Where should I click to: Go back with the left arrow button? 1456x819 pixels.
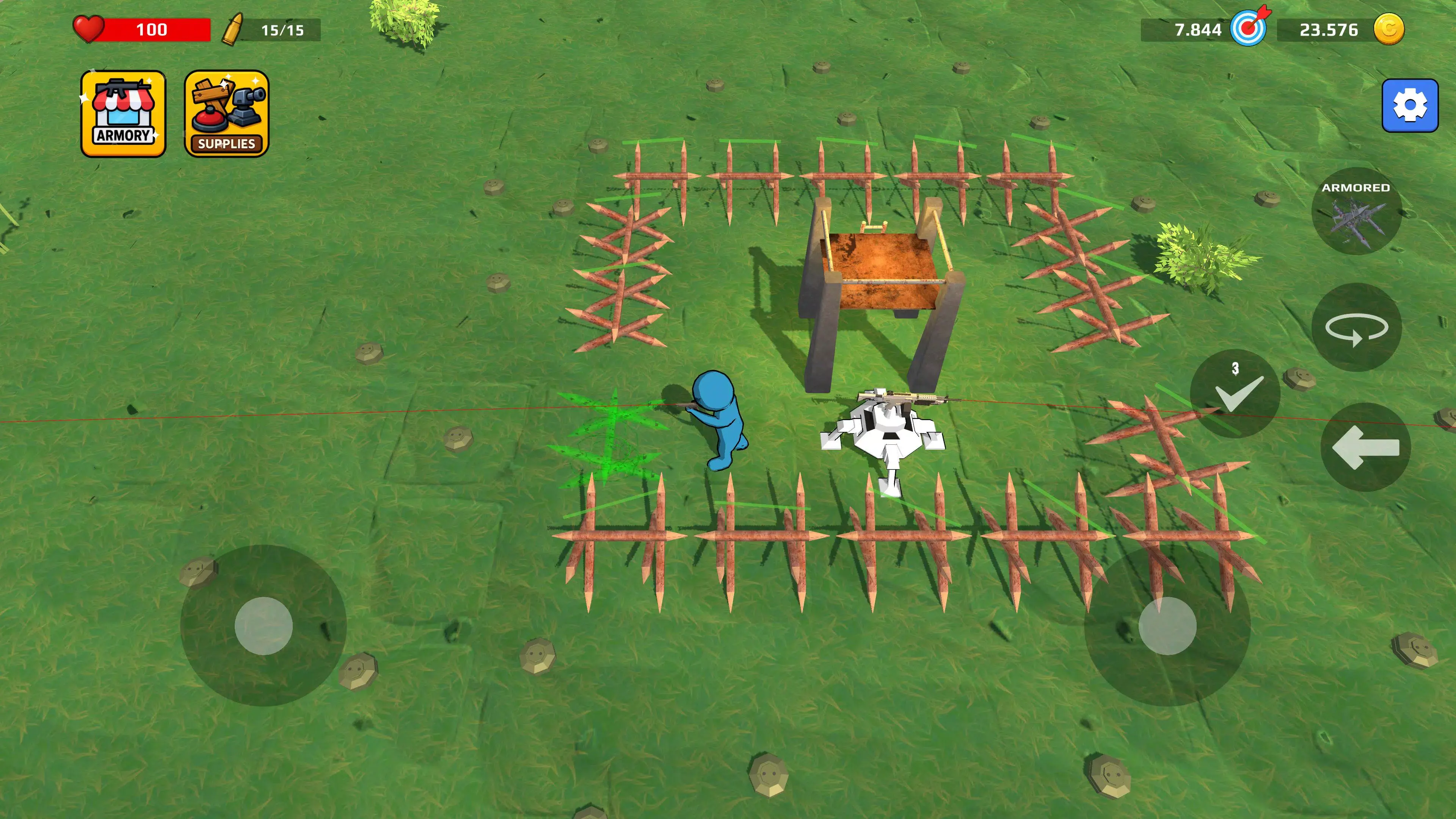(x=1365, y=447)
